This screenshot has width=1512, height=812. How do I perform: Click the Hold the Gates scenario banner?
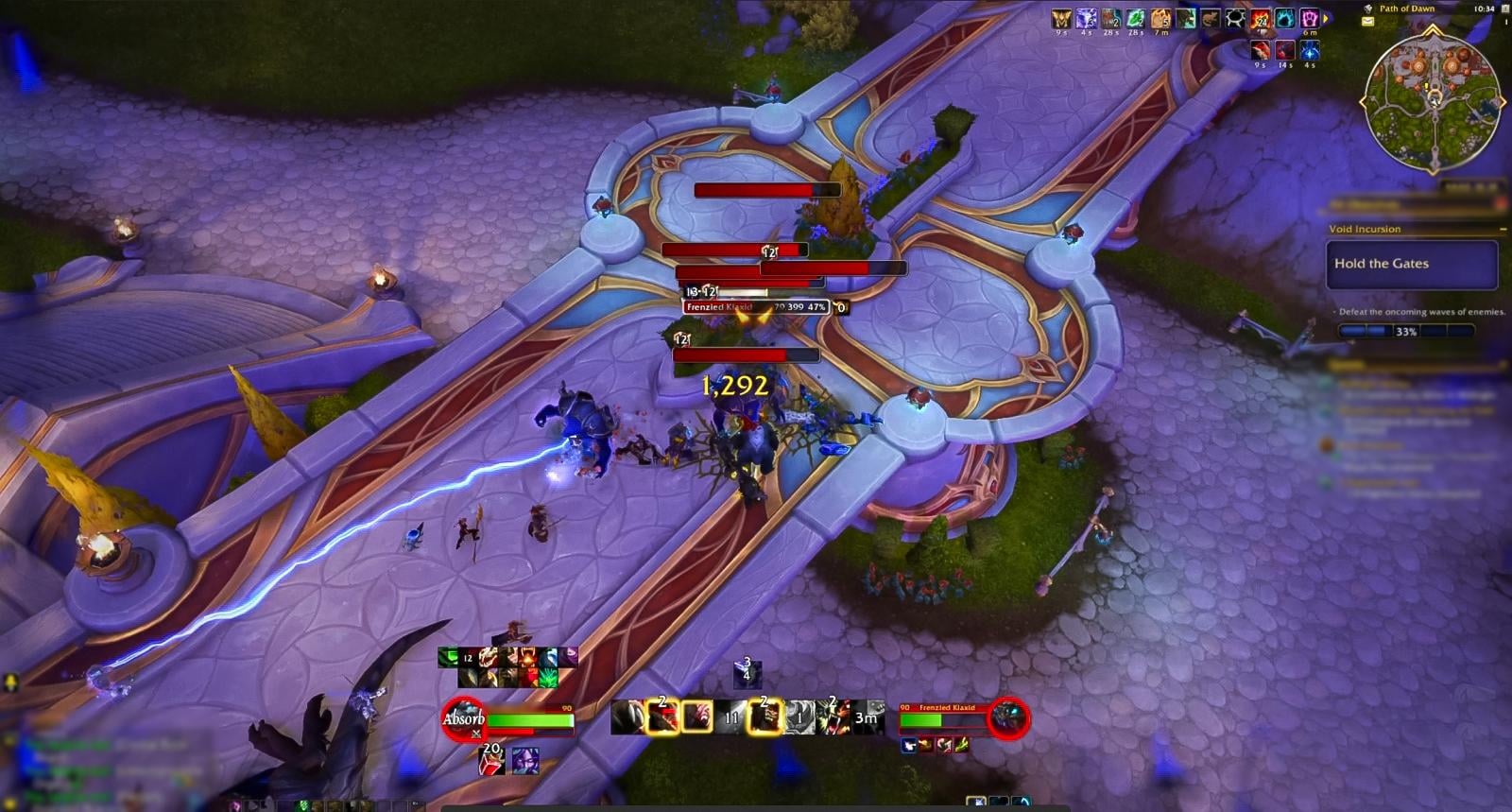[1412, 264]
